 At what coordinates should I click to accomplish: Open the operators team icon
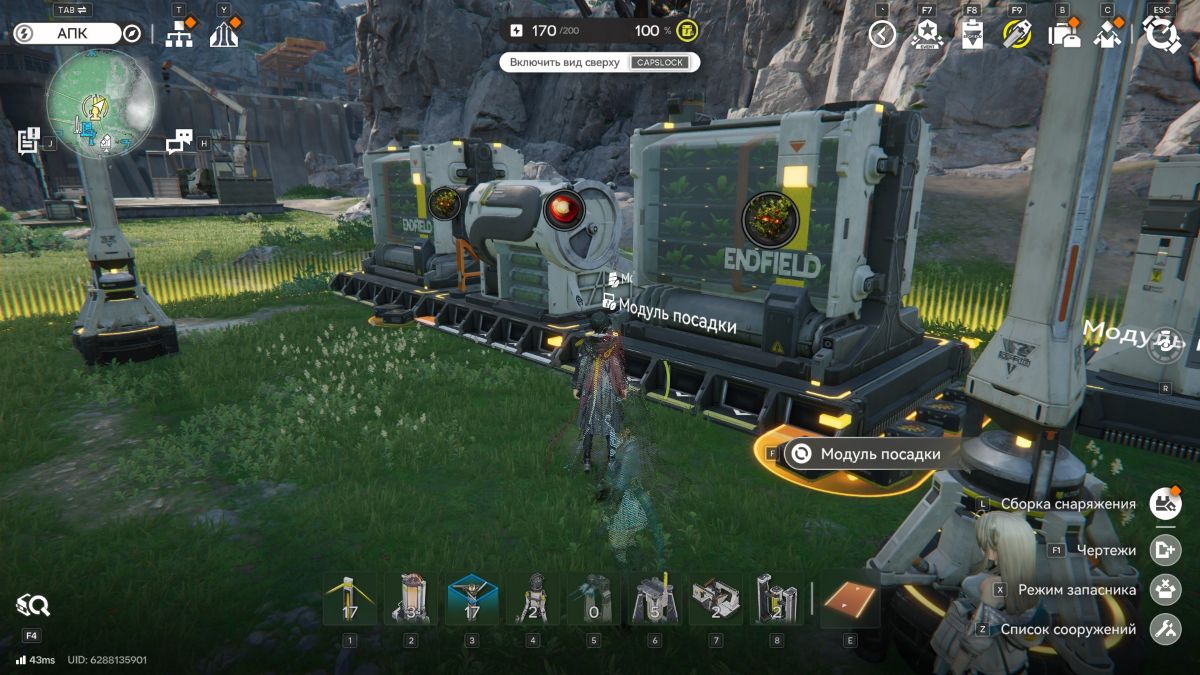point(1107,35)
